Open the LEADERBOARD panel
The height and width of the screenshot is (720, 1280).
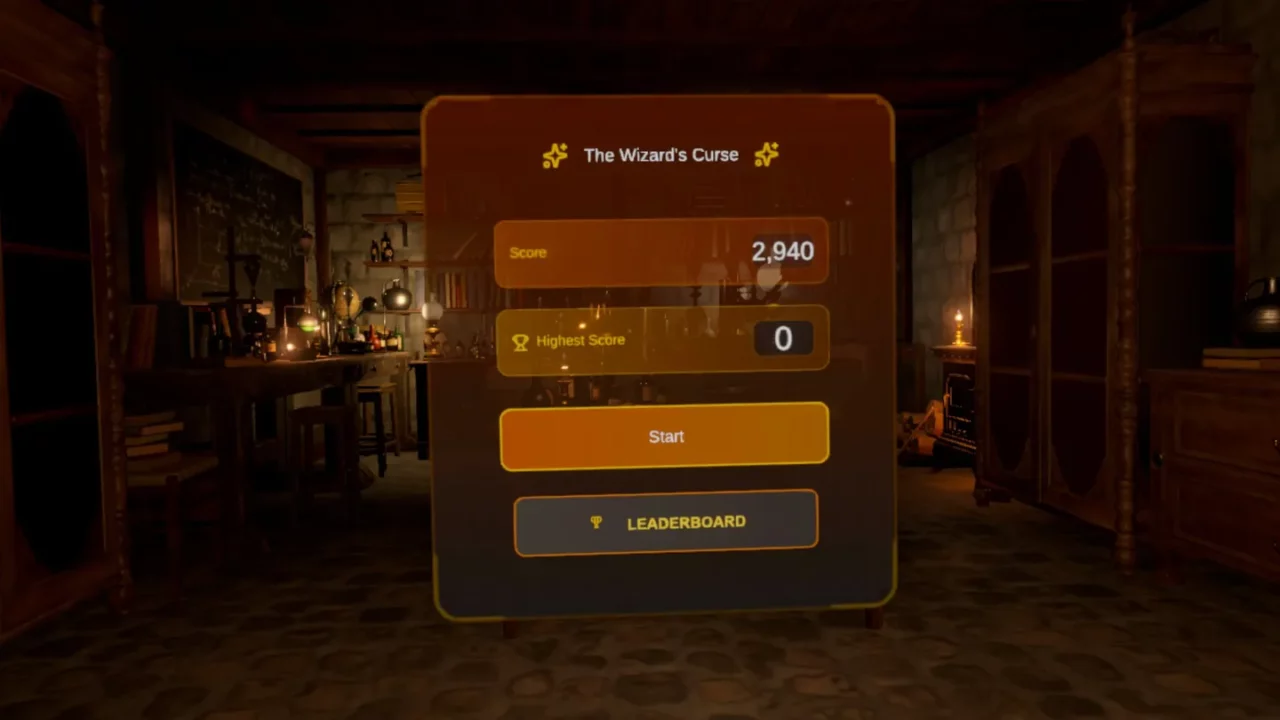tap(665, 522)
